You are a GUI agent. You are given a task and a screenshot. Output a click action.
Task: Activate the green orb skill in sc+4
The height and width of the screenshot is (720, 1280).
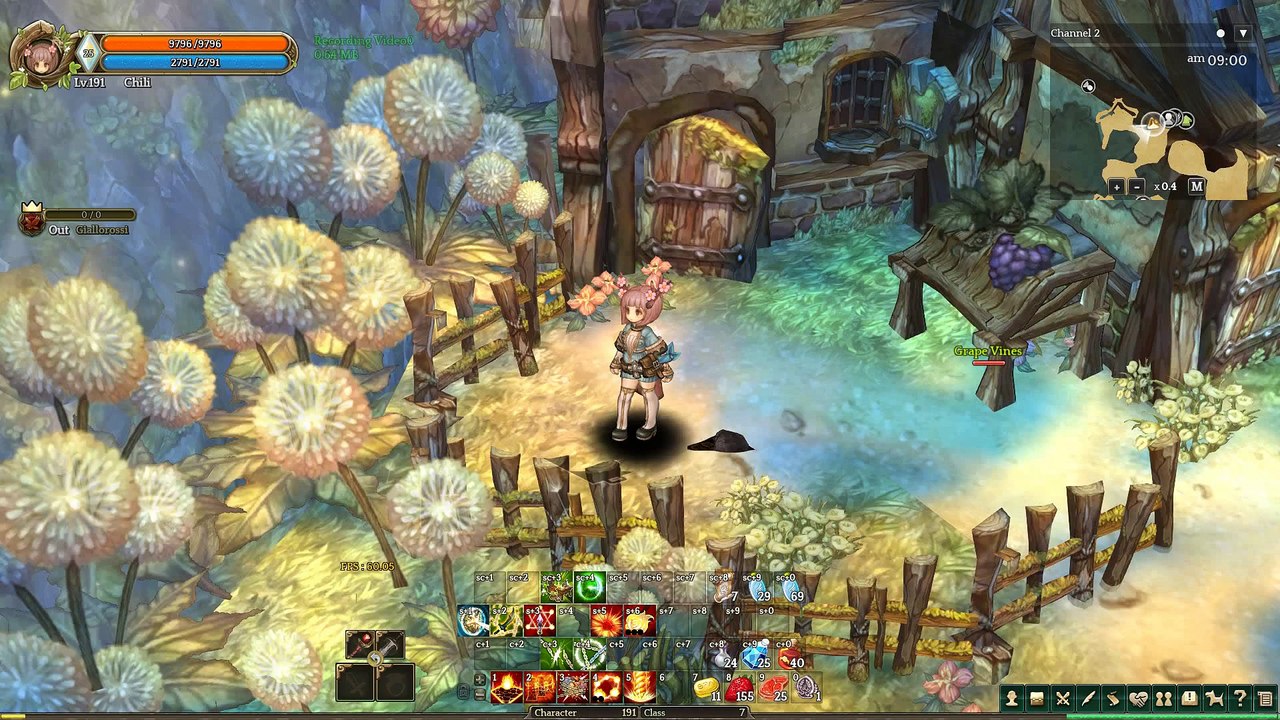click(589, 589)
